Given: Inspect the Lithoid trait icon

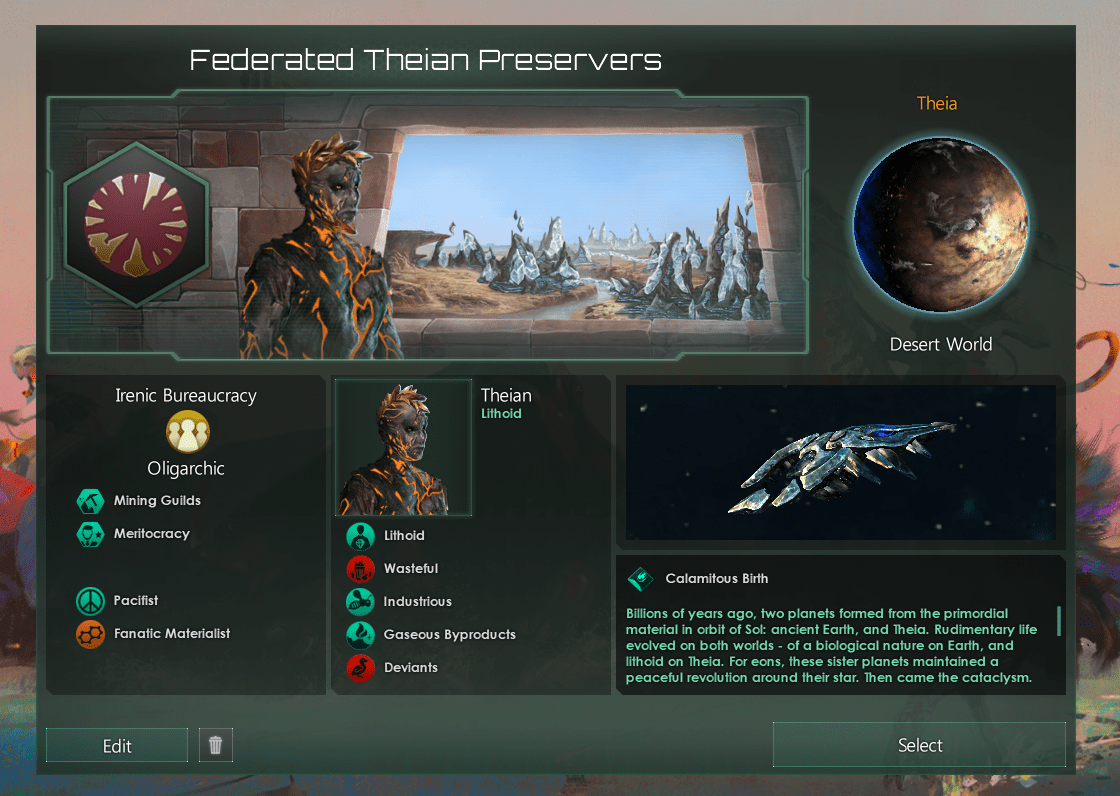Looking at the screenshot, I should 360,536.
